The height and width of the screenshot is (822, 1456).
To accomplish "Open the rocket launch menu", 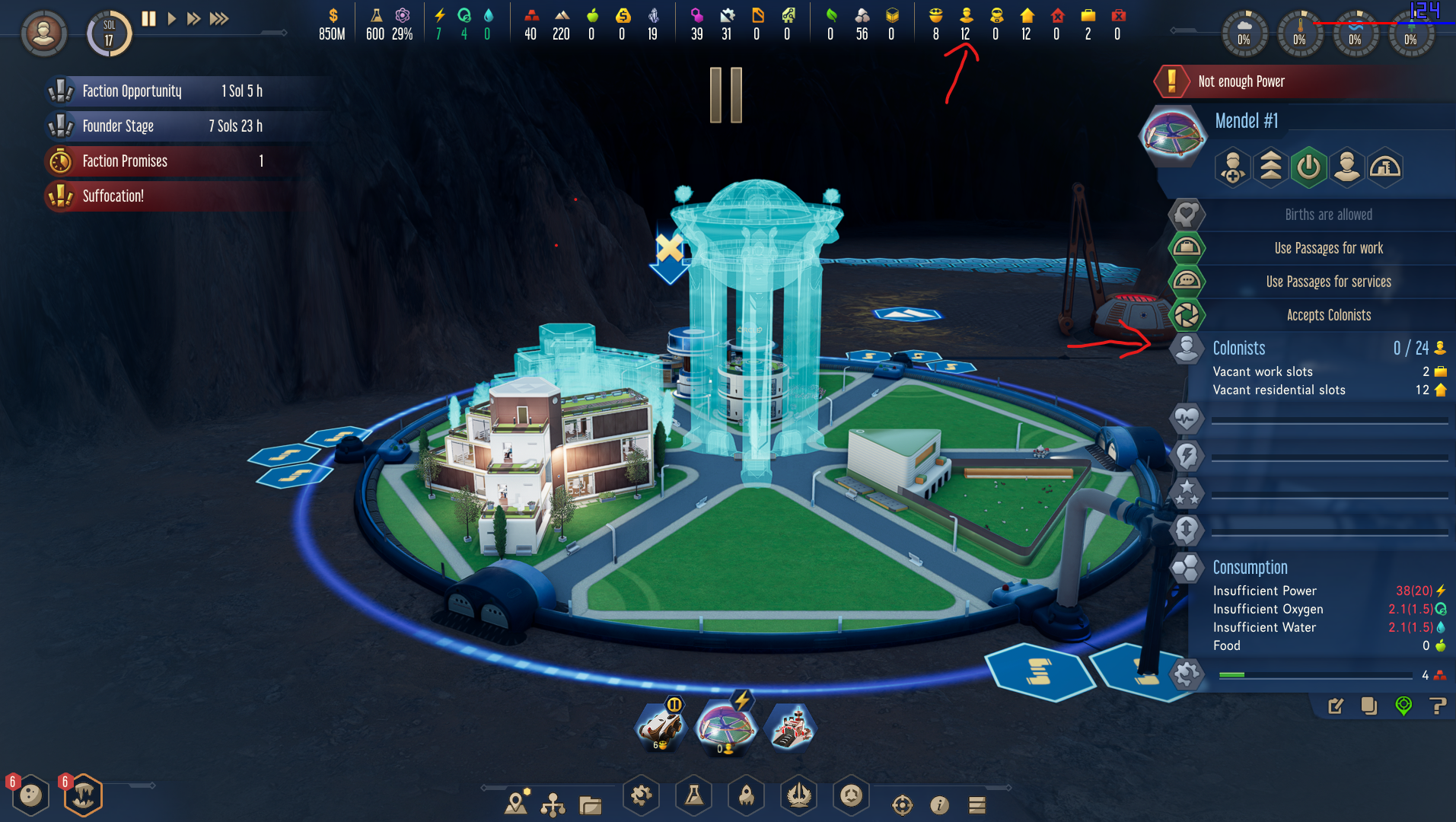I will (746, 796).
